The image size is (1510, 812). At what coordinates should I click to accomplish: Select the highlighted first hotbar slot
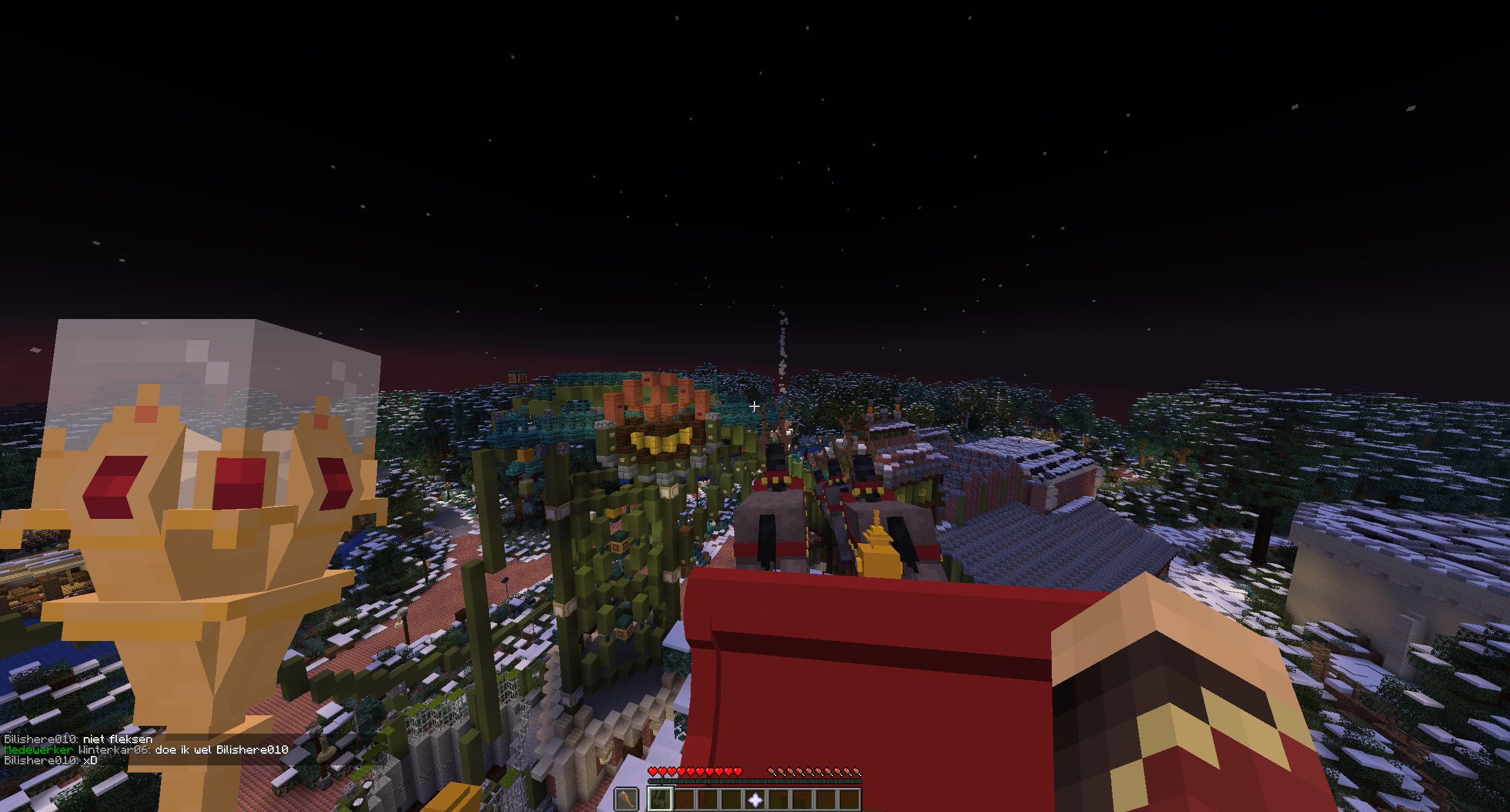point(660,800)
